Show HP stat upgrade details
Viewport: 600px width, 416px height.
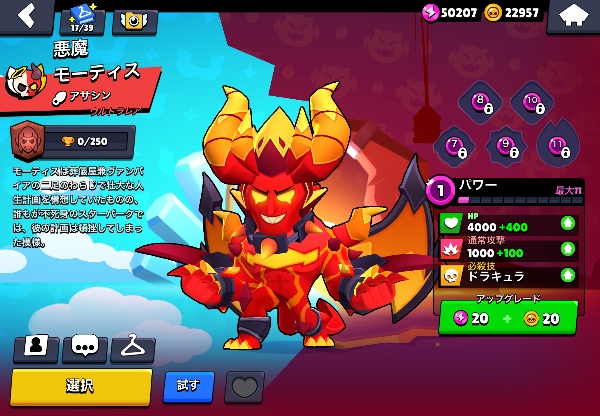[x=567, y=222]
